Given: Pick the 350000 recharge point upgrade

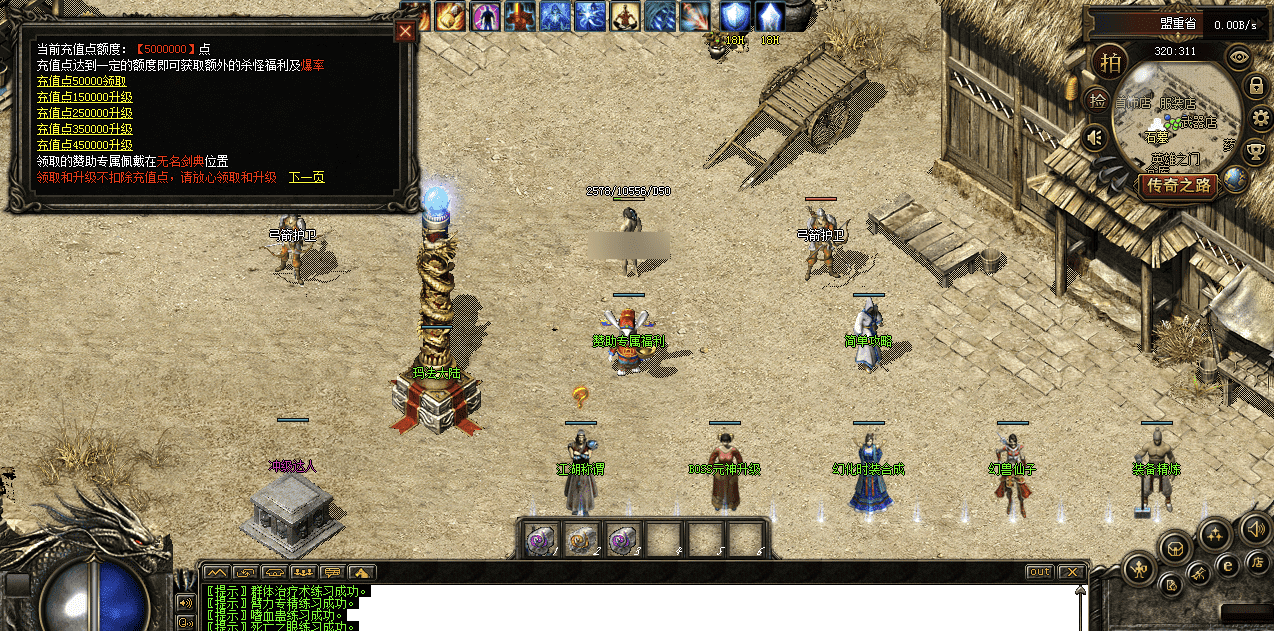Looking at the screenshot, I should [84, 129].
